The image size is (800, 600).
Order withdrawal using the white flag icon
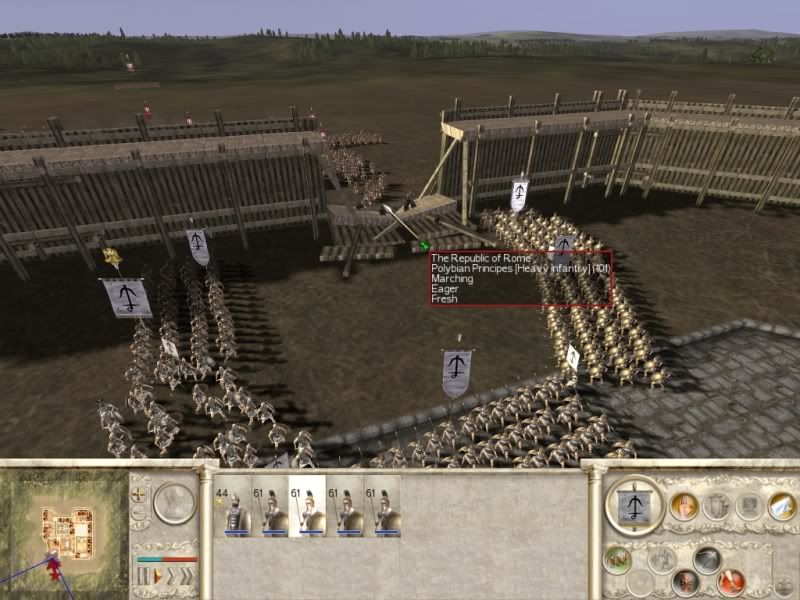(x=781, y=506)
